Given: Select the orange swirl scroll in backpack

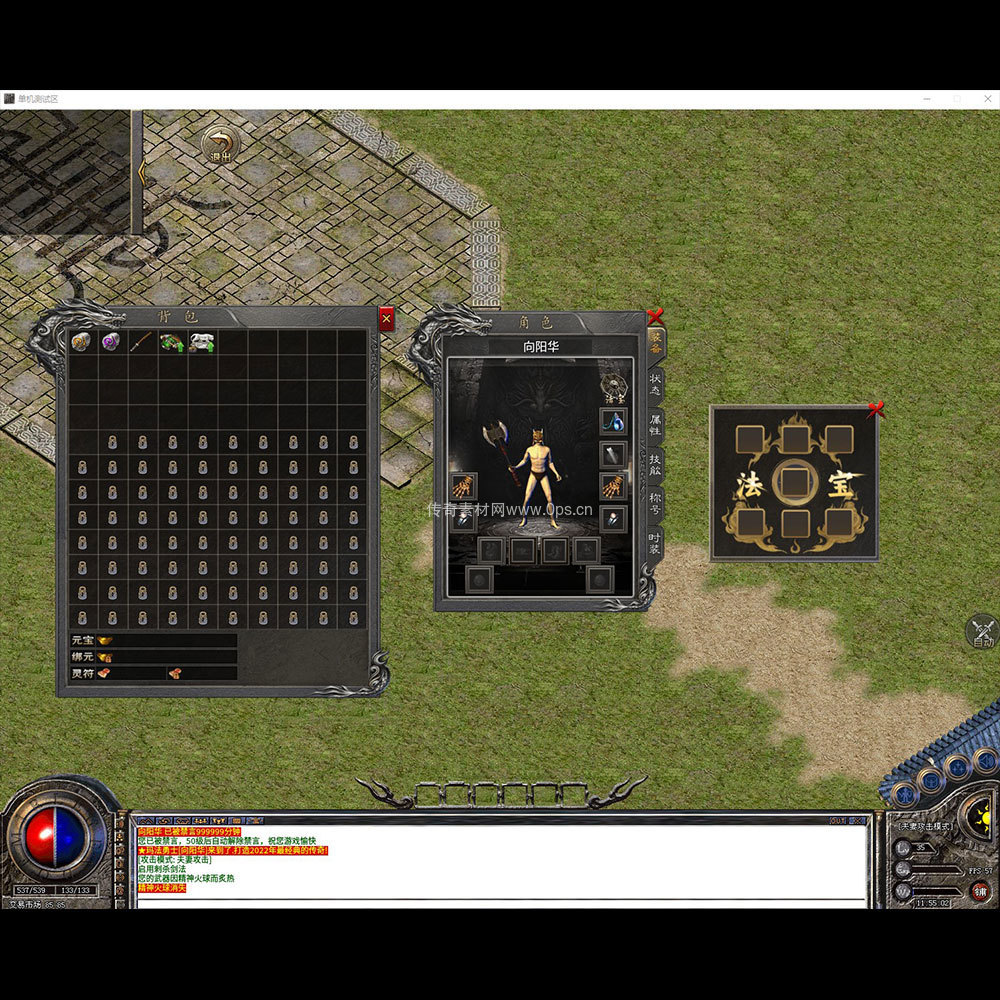Looking at the screenshot, I should (82, 342).
